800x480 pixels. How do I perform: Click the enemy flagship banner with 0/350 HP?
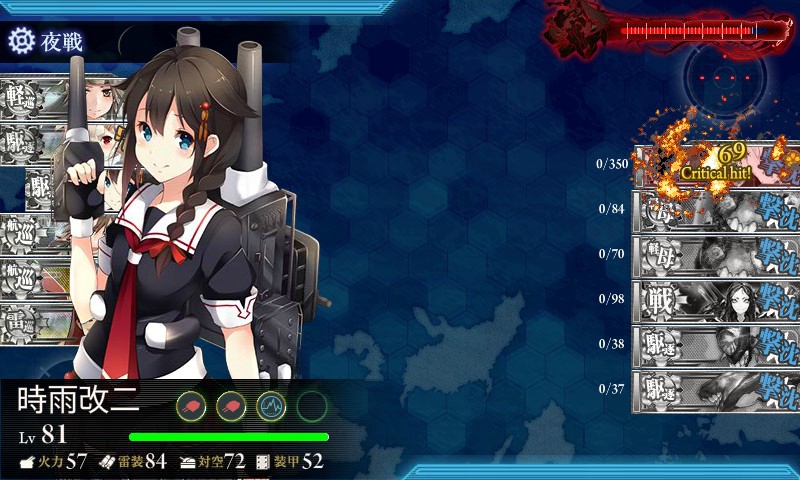coord(716,164)
